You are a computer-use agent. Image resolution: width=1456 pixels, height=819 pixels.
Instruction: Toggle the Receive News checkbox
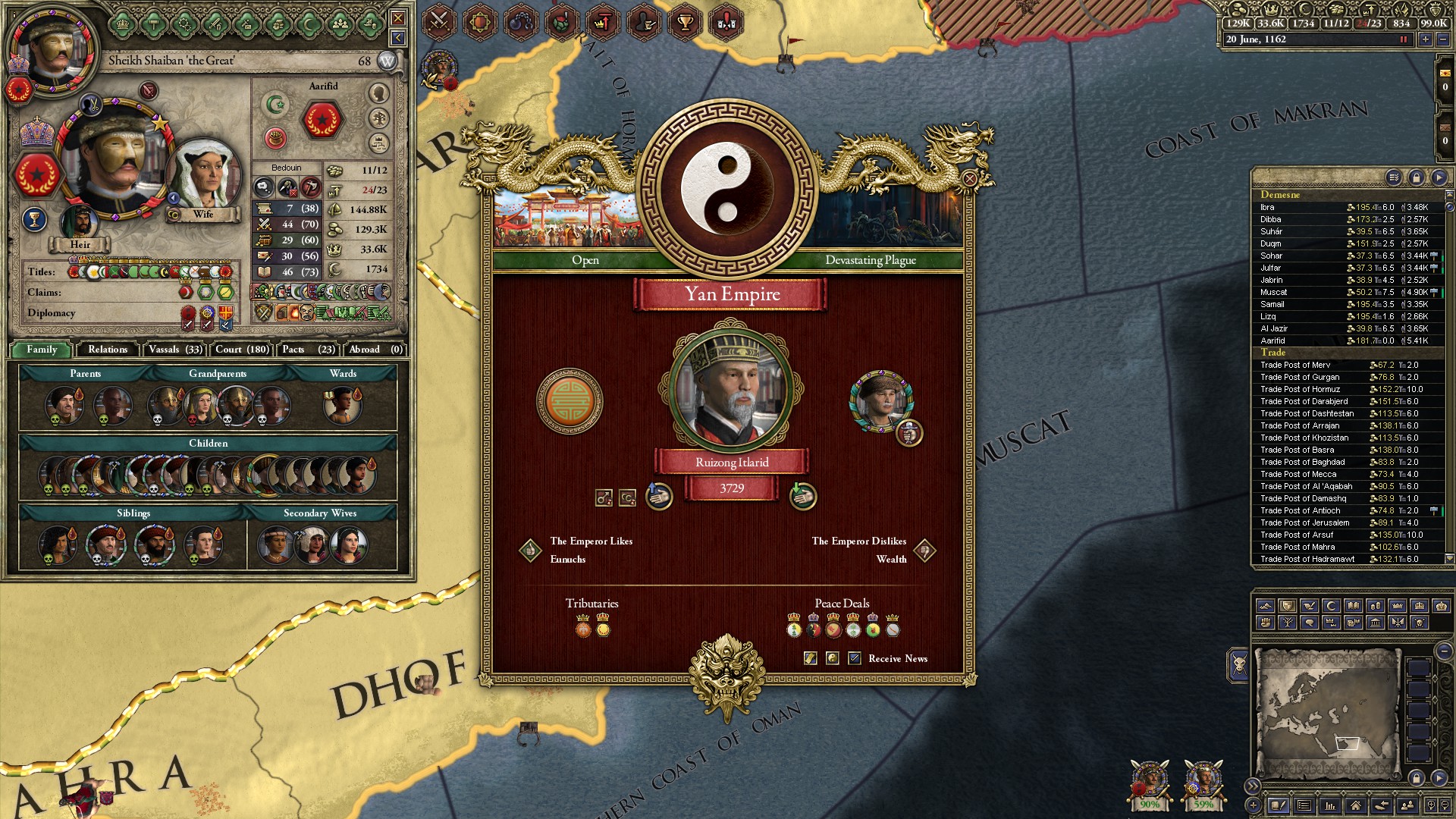[855, 658]
